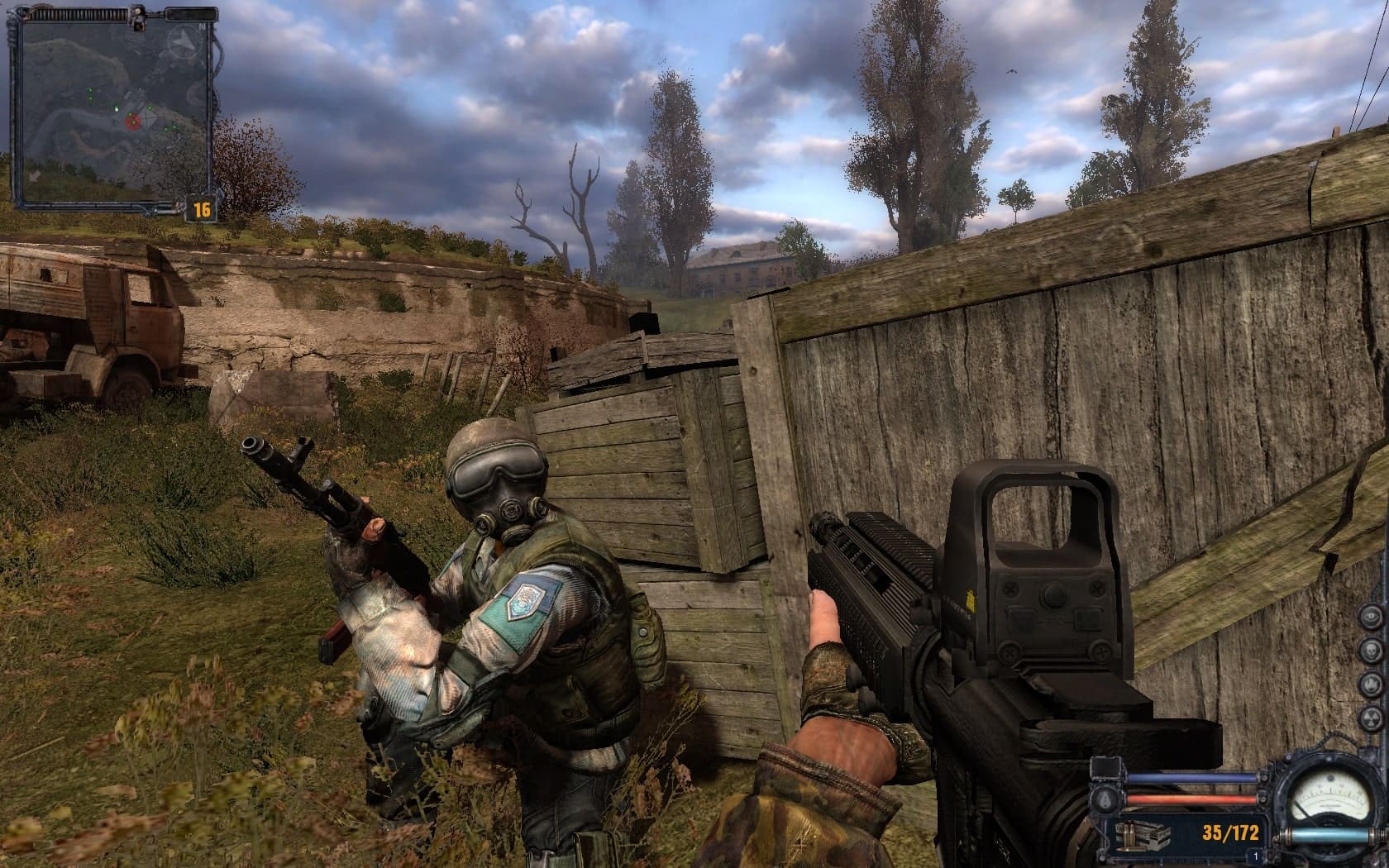The width and height of the screenshot is (1389, 868).
Task: Select the red player marker on minimap
Action: tap(132, 123)
